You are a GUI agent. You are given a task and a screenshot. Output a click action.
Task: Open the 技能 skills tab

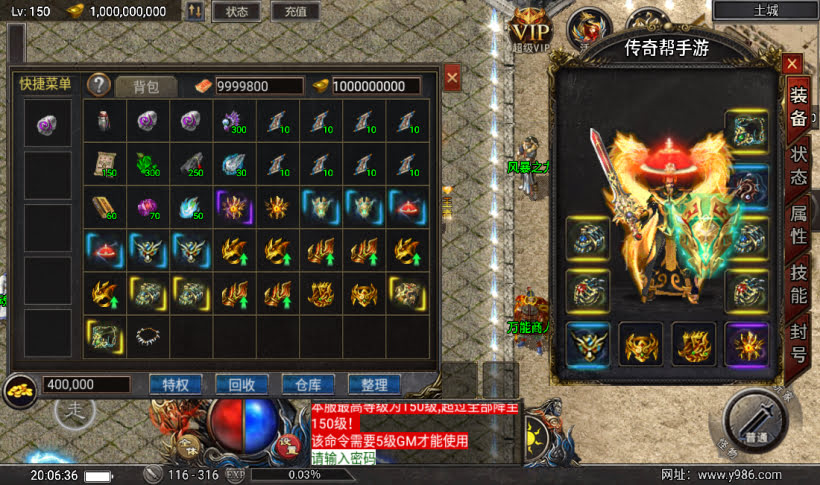pyautogui.click(x=799, y=281)
